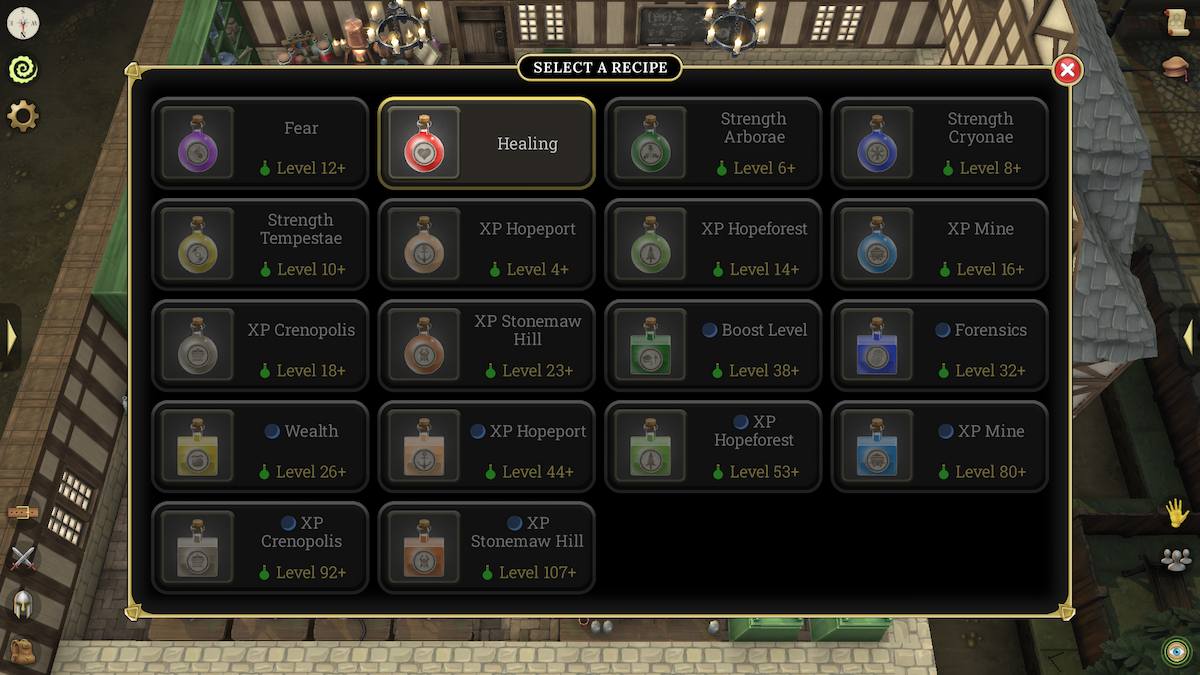1200x675 pixels.
Task: Open the gear settings icon
Action: click(22, 117)
